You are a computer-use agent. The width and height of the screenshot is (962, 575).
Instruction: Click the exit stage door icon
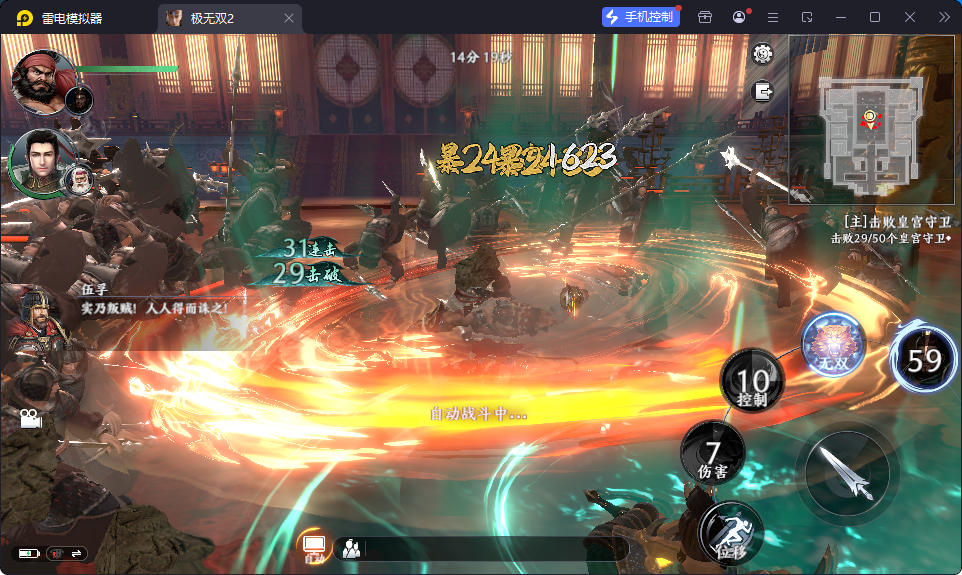(x=764, y=91)
